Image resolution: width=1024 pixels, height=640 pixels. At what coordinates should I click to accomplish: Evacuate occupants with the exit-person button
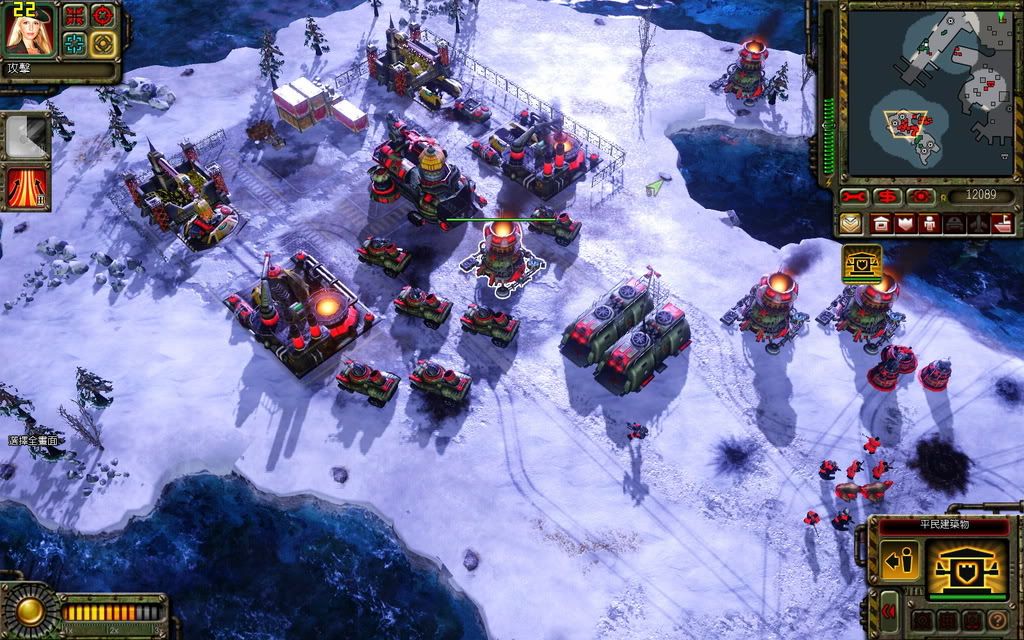[x=899, y=563]
